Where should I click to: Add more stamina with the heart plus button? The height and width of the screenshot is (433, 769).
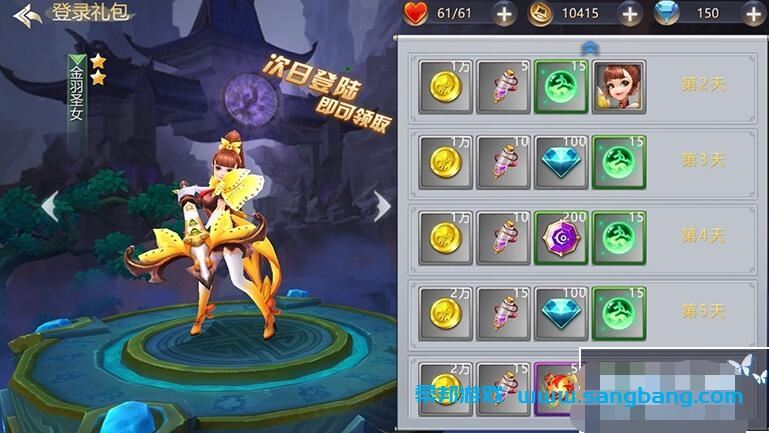pyautogui.click(x=504, y=14)
